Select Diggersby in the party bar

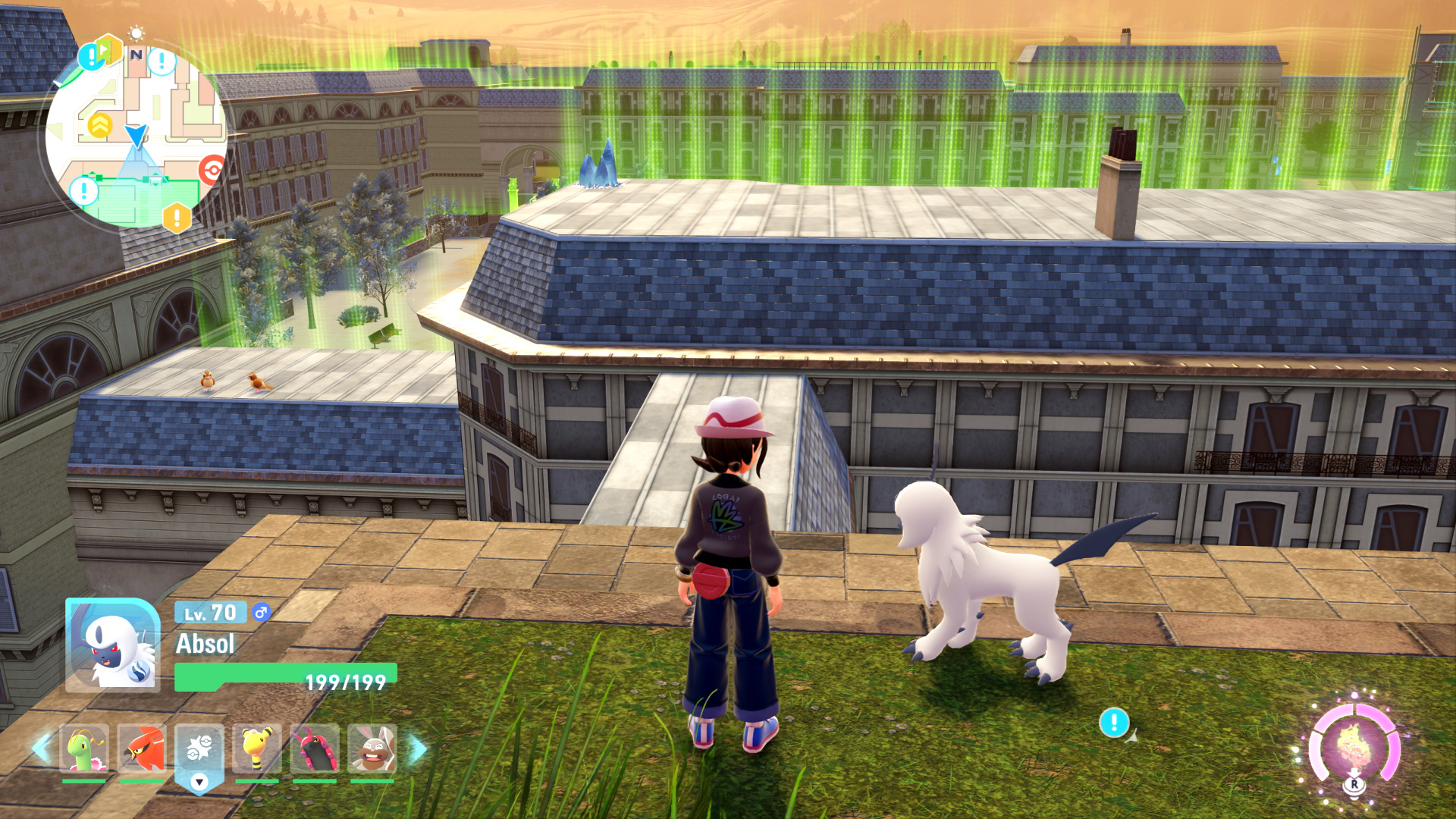coord(372,748)
